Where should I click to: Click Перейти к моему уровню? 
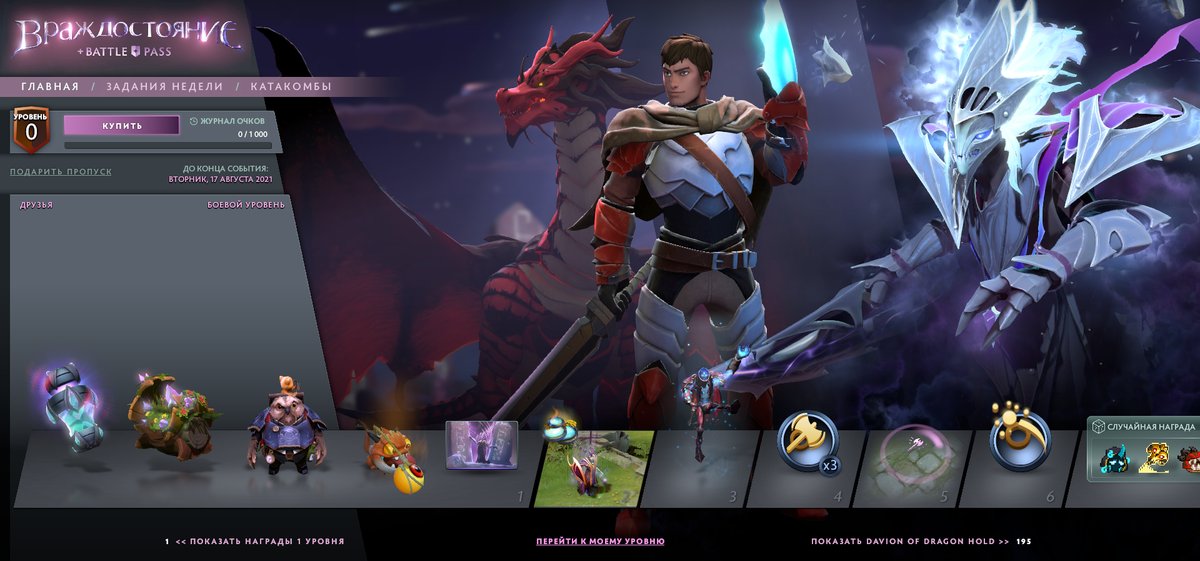tap(600, 541)
